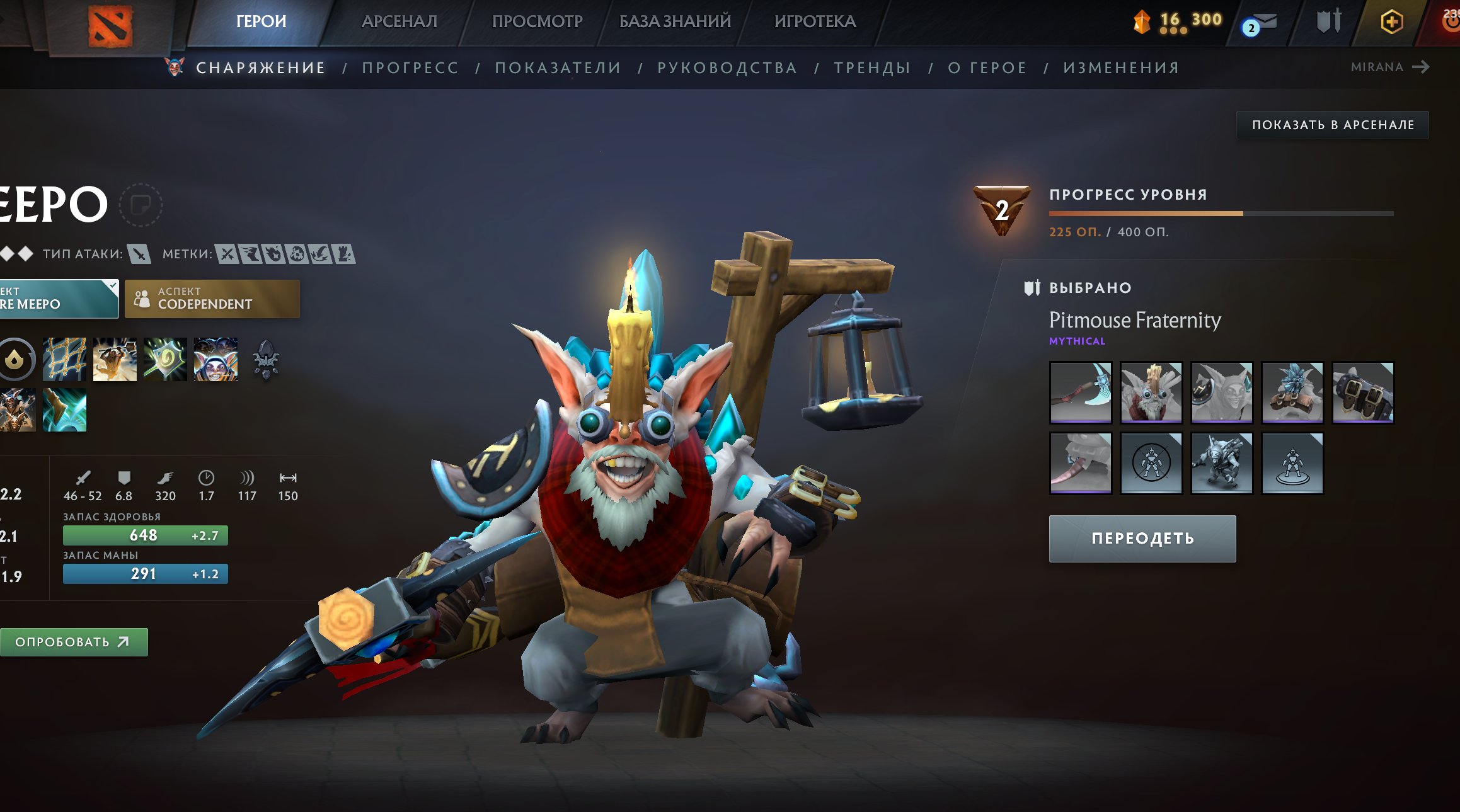
Task: Open the О герое sub-tab
Action: pyautogui.click(x=987, y=67)
